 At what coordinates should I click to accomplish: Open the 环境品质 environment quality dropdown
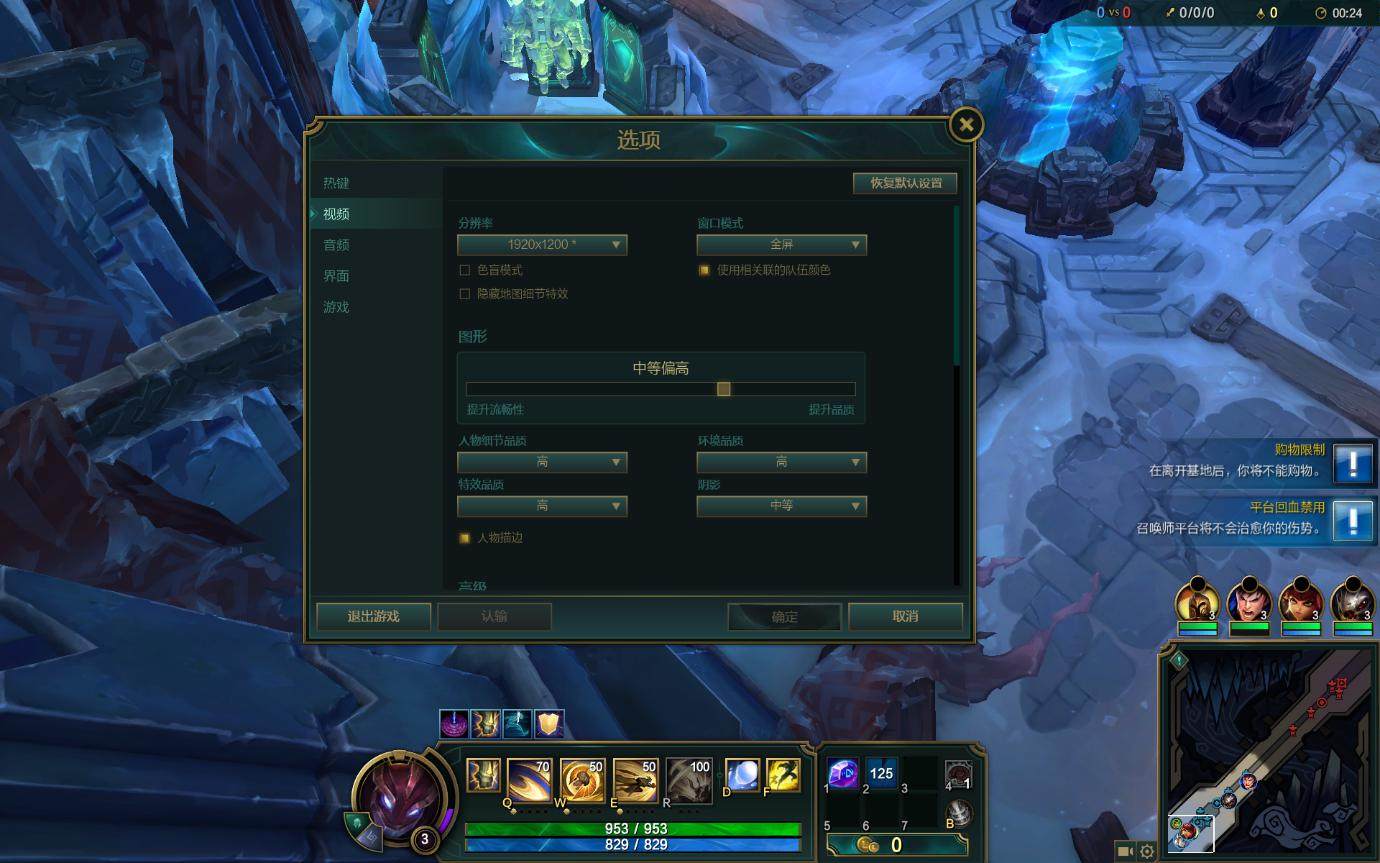click(781, 462)
